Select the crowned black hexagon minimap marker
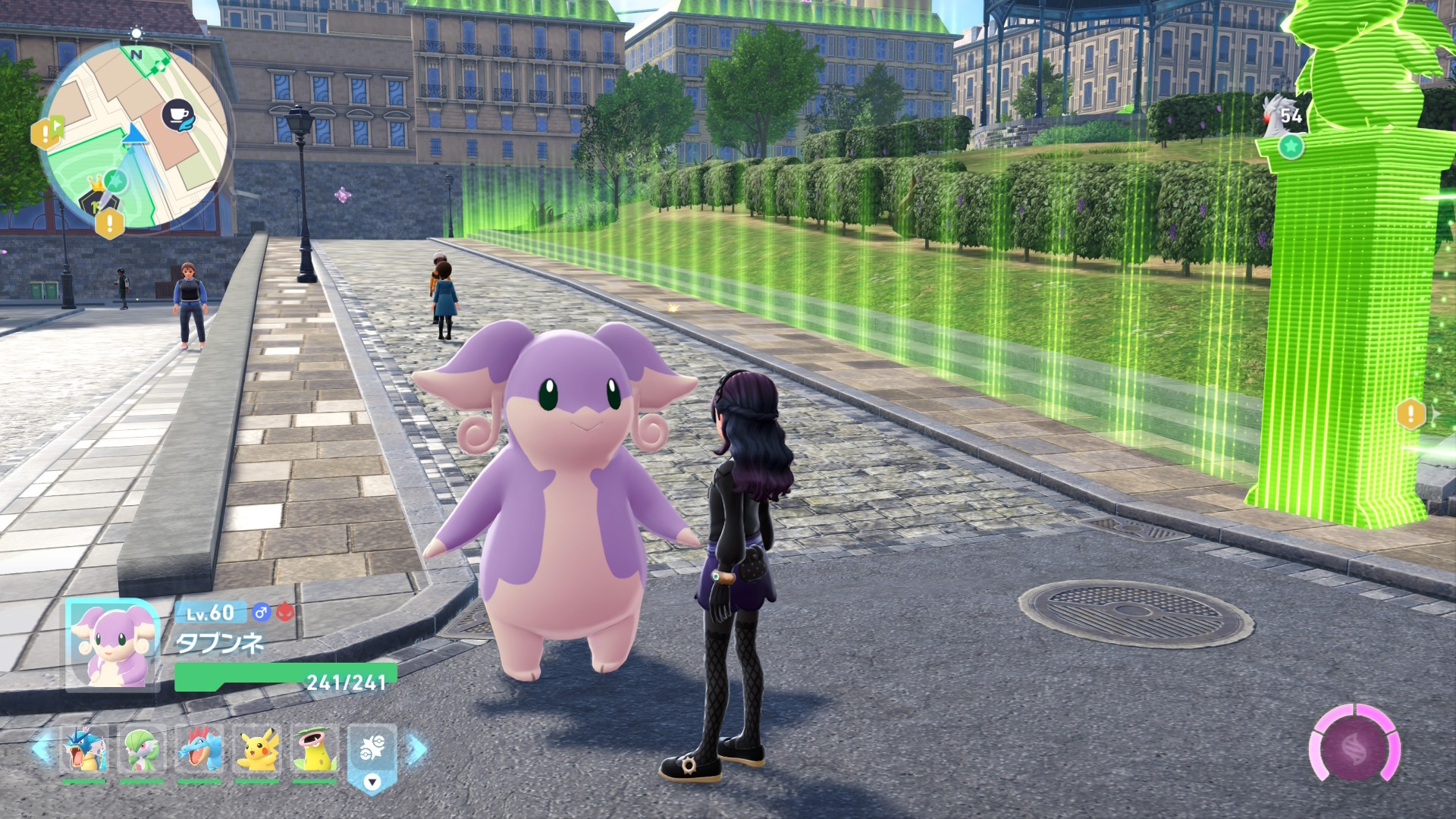 click(x=96, y=199)
